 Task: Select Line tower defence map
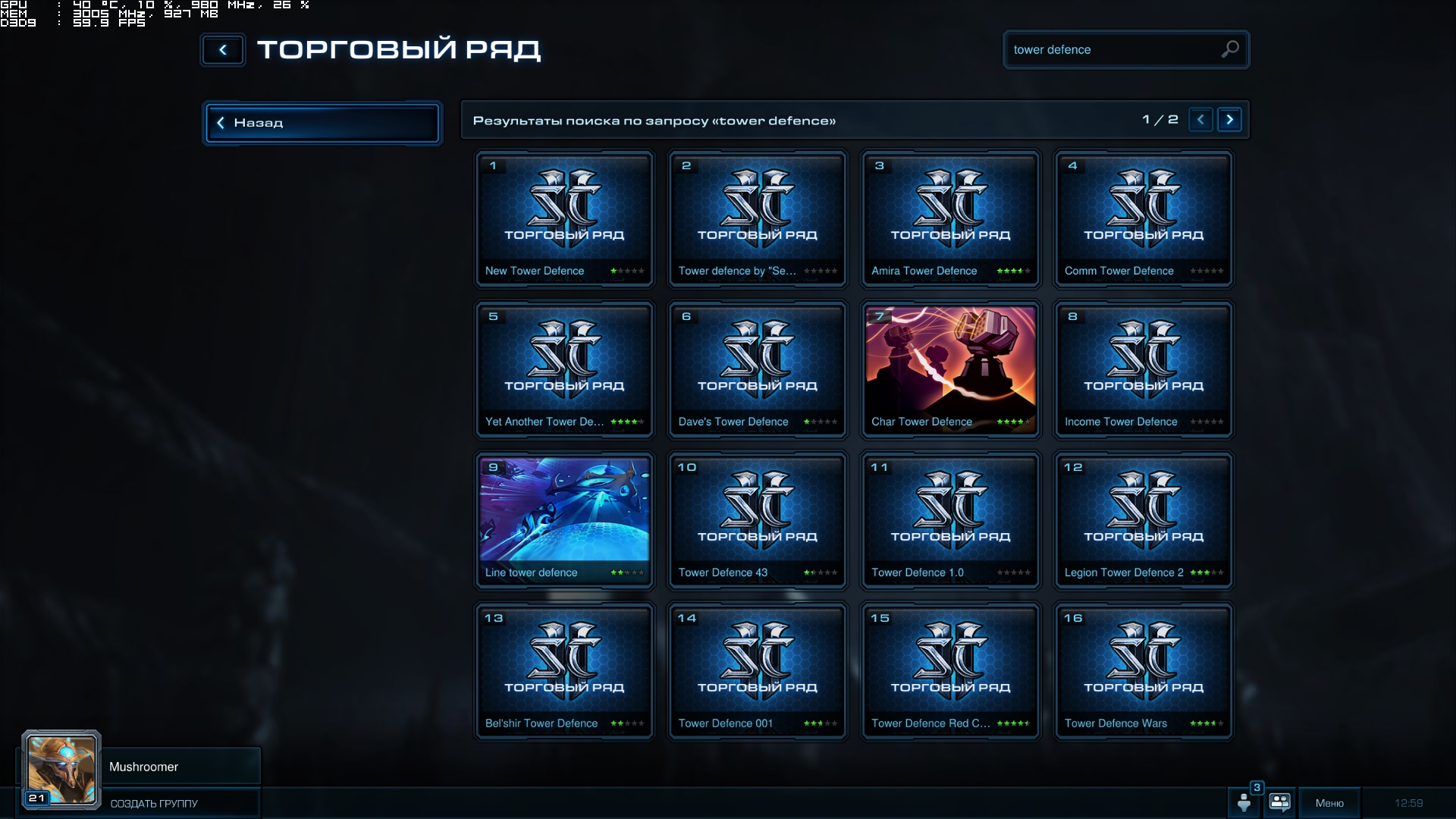tap(564, 521)
